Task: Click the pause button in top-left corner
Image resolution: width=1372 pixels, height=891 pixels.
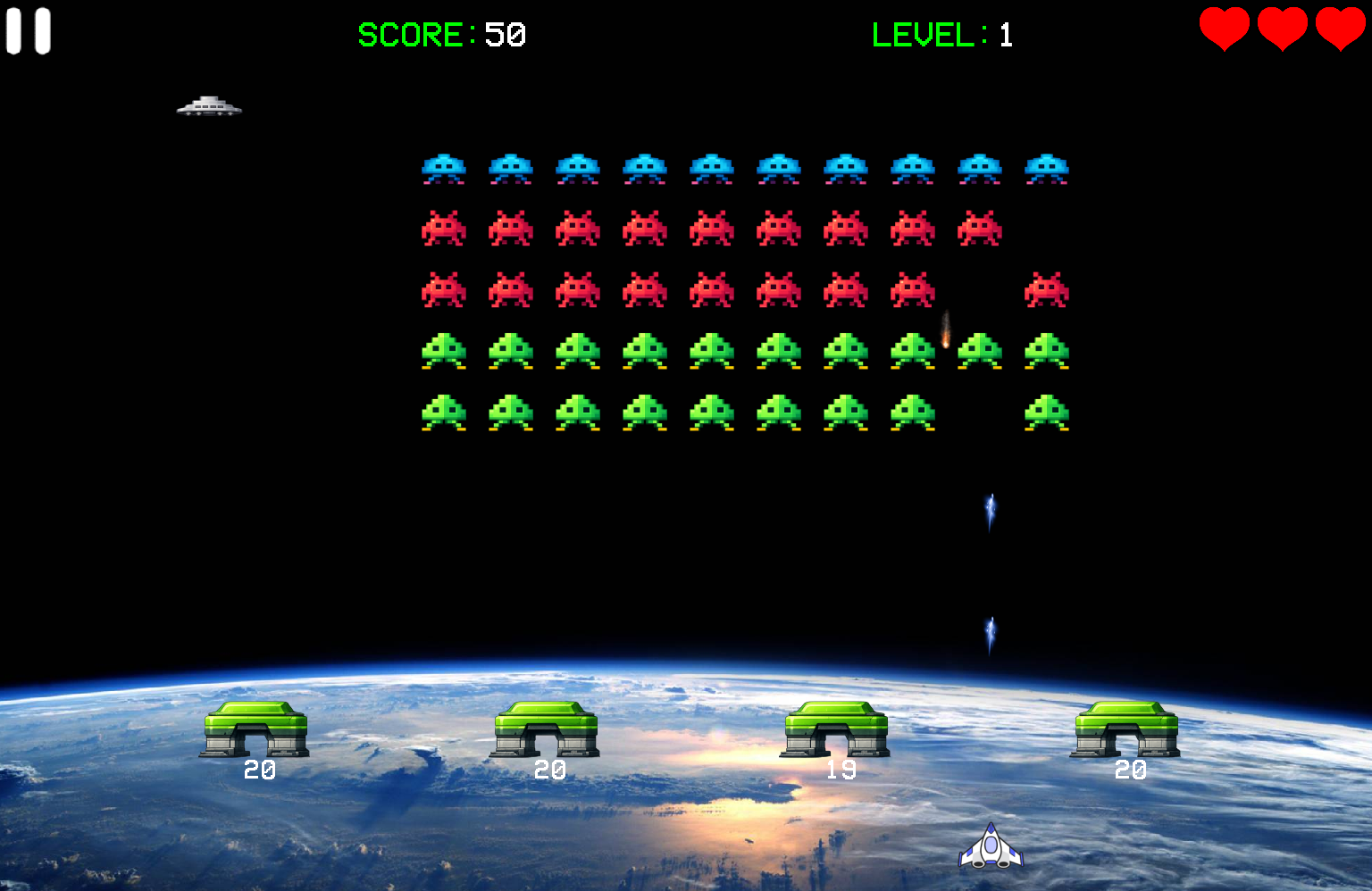Action: (x=28, y=30)
